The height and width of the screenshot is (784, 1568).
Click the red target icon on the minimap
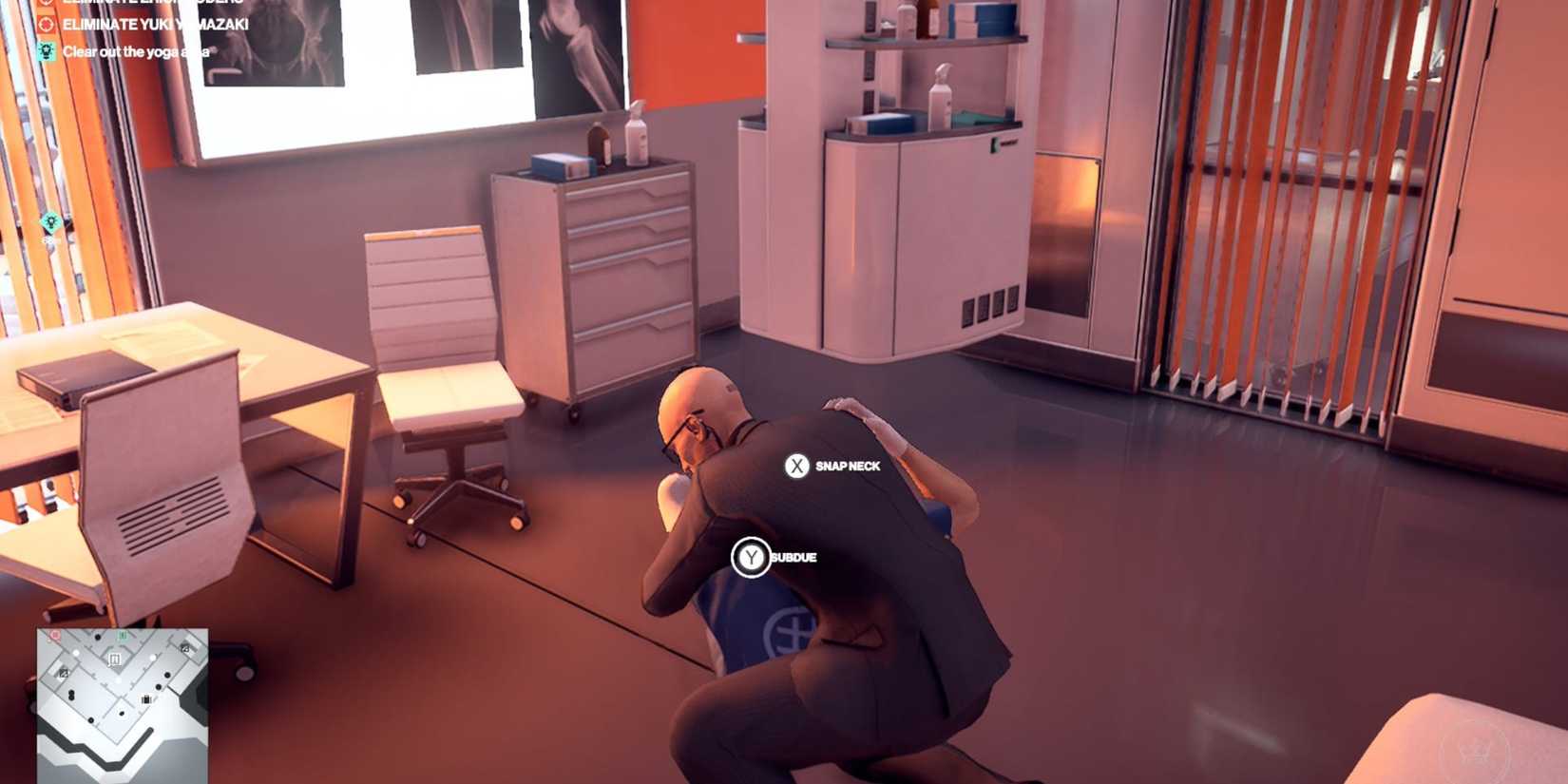point(55,636)
